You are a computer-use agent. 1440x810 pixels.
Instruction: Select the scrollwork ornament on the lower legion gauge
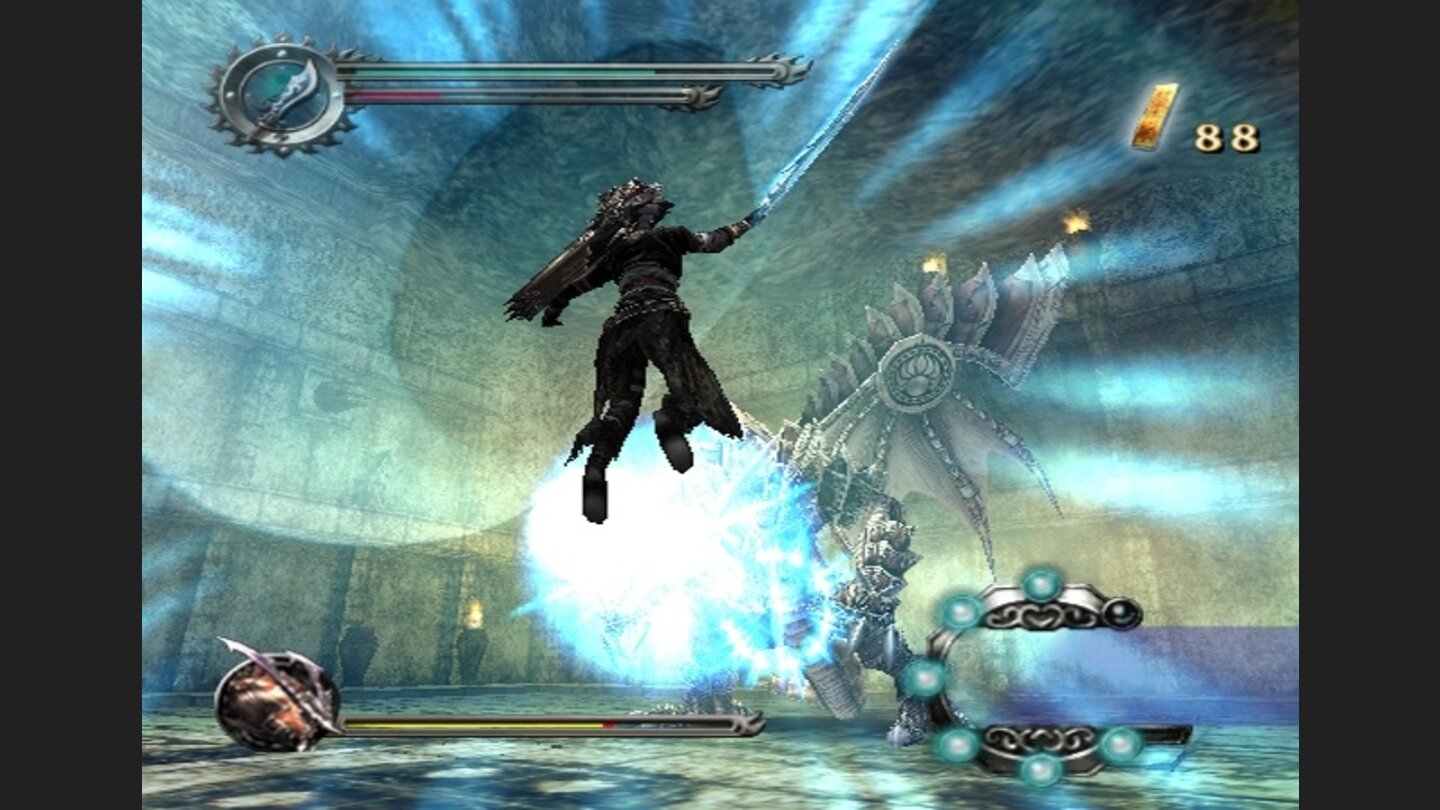[1036, 739]
